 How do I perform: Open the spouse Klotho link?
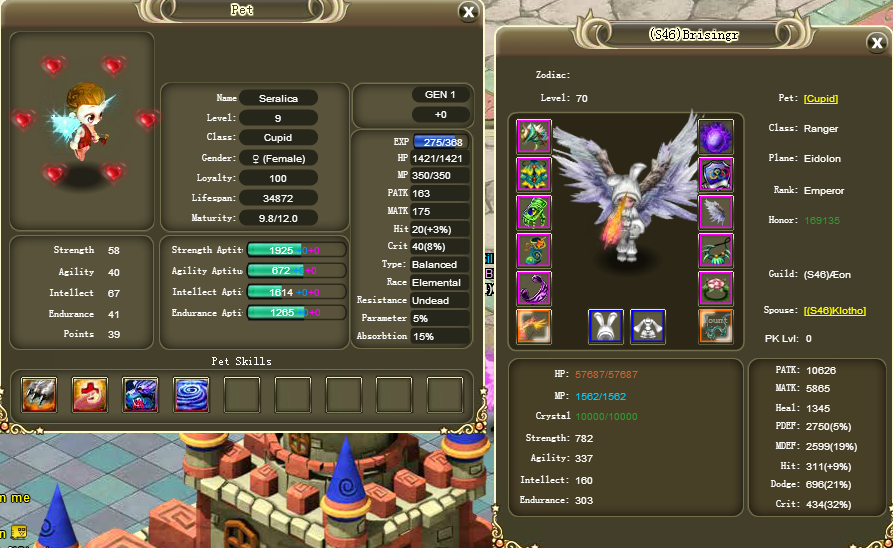(x=835, y=311)
